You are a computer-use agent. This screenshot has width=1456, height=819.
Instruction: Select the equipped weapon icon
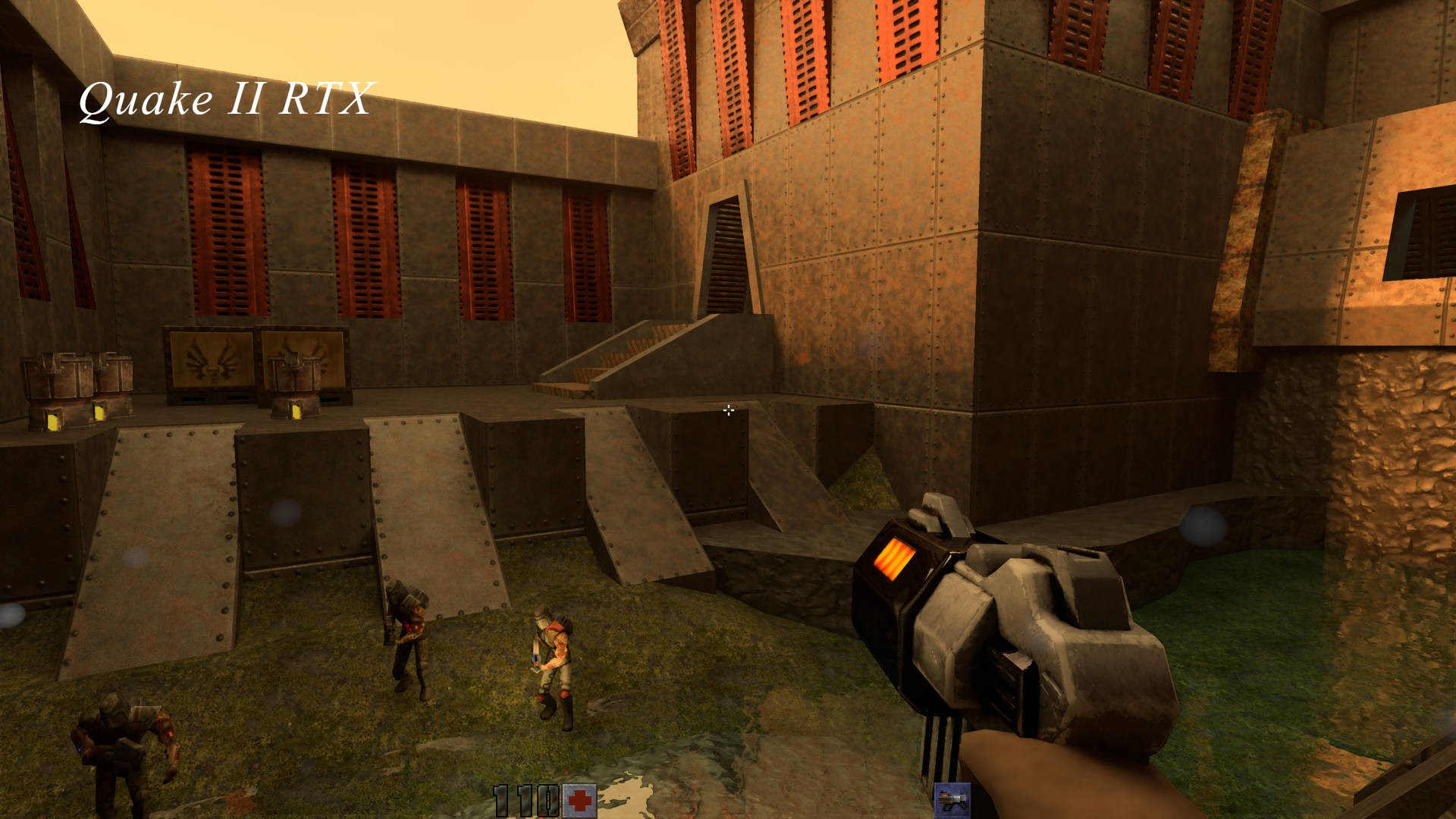(x=951, y=801)
